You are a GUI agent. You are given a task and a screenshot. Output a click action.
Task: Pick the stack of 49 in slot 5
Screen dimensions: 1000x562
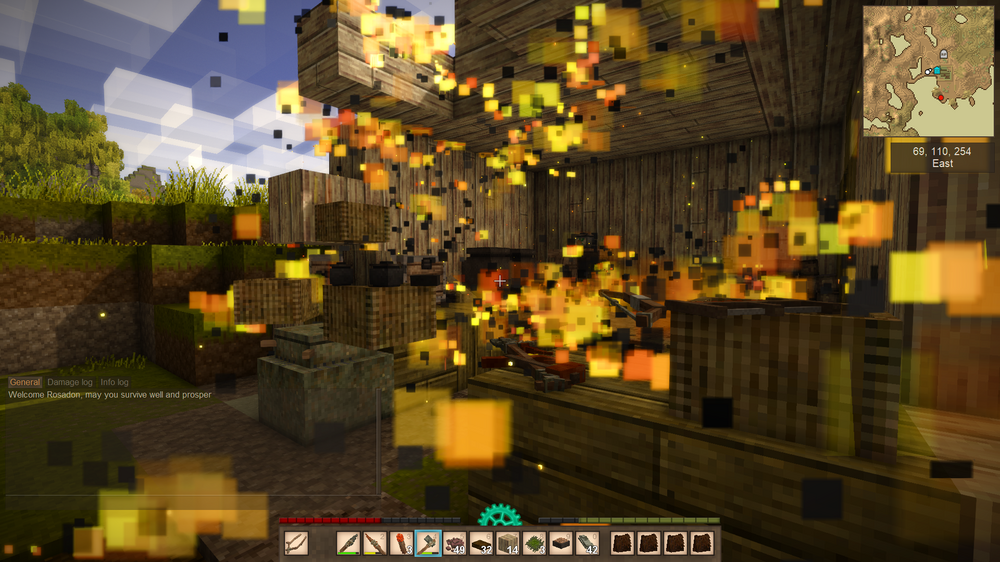[454, 544]
